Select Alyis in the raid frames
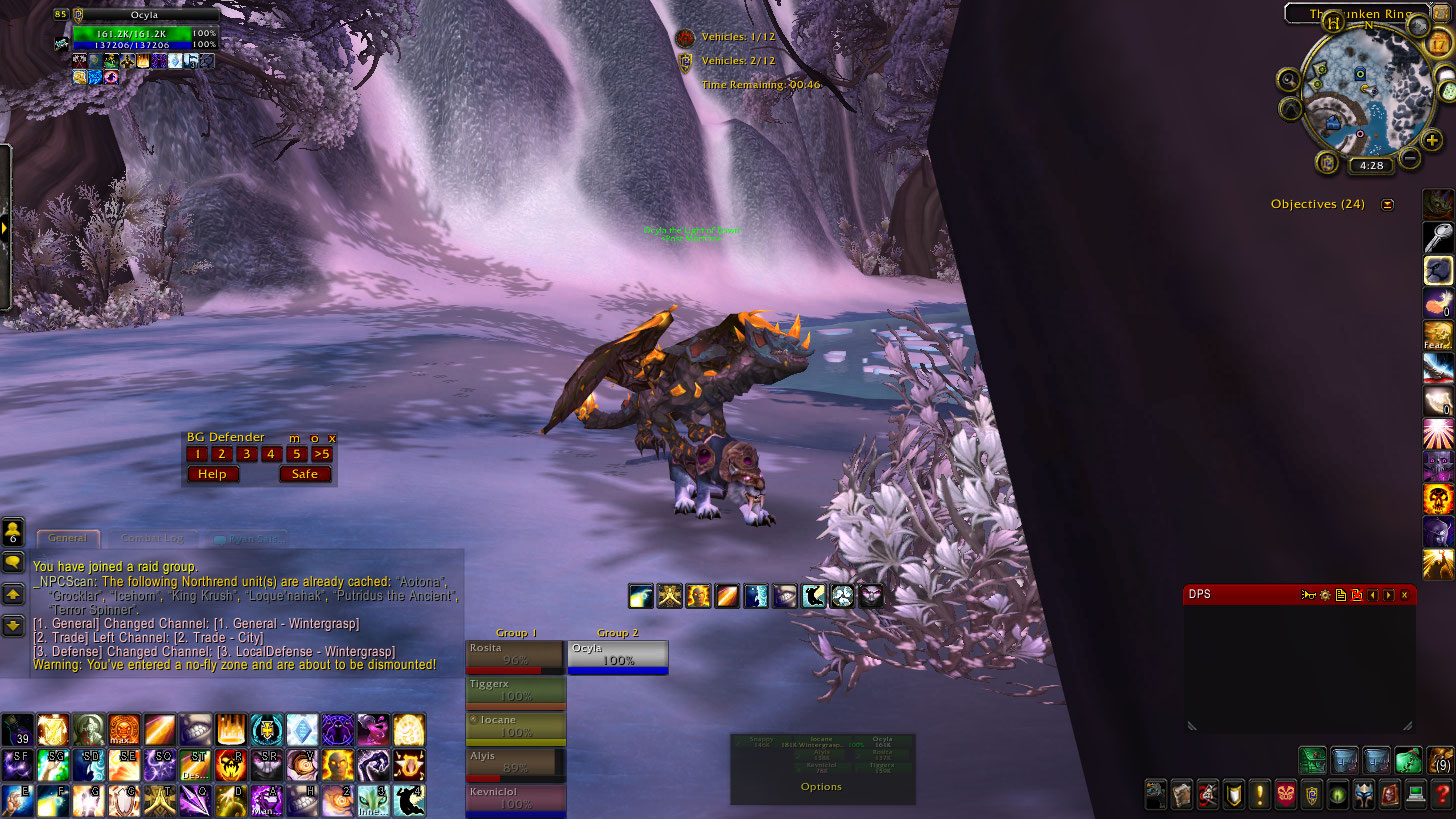Image resolution: width=1456 pixels, height=819 pixels. [515, 764]
